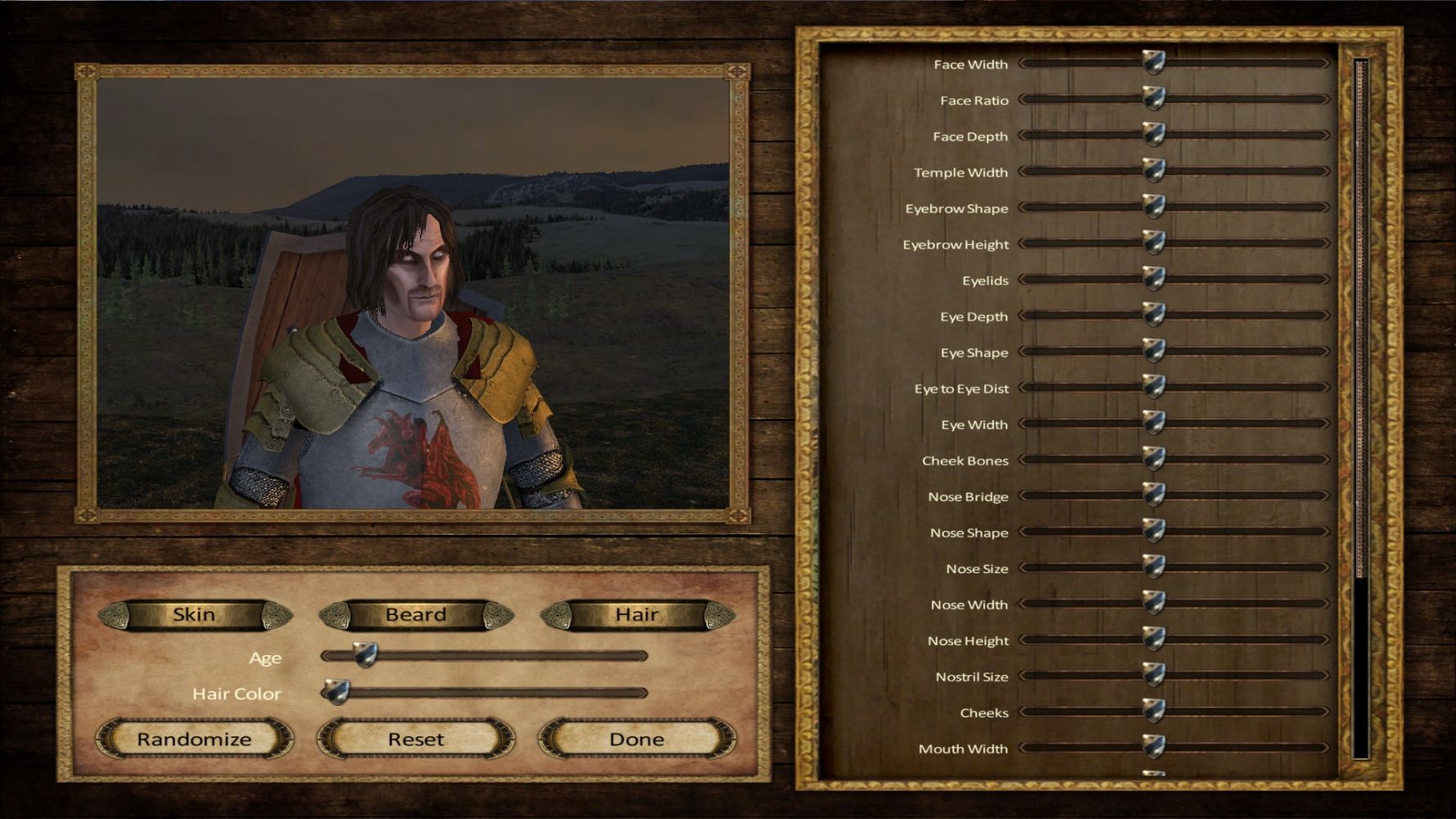The height and width of the screenshot is (819, 1456).
Task: Switch to next hair style arrow
Action: [720, 616]
